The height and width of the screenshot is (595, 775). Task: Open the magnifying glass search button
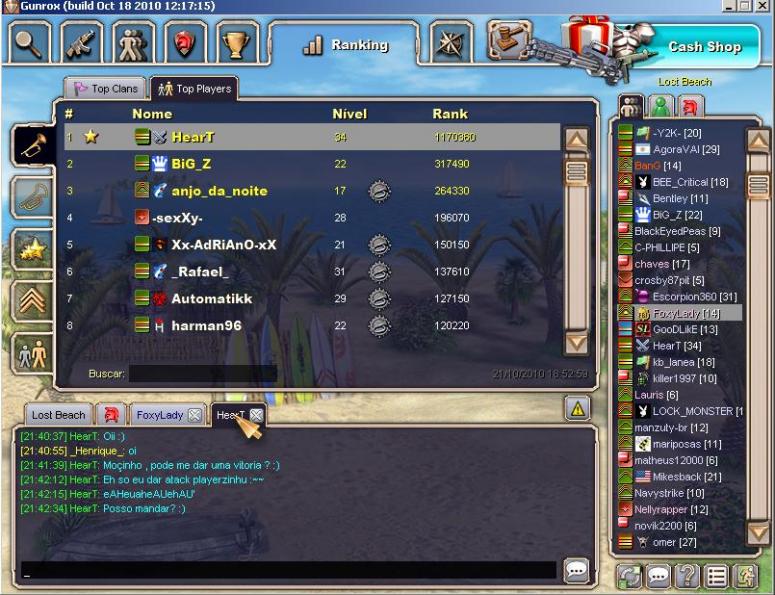coord(29,43)
